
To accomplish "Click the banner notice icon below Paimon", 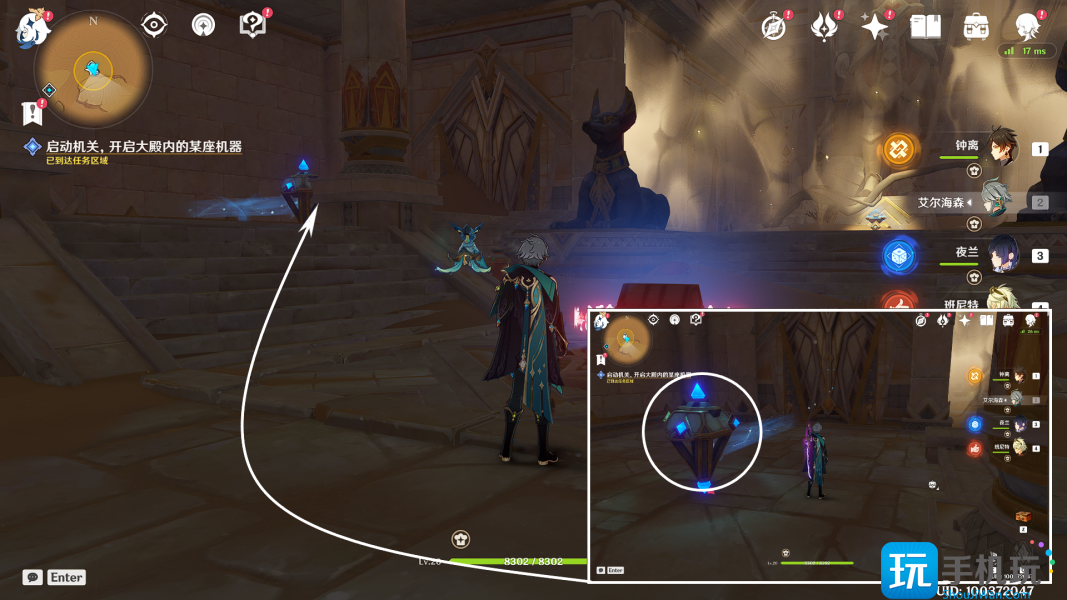I will pyautogui.click(x=31, y=112).
